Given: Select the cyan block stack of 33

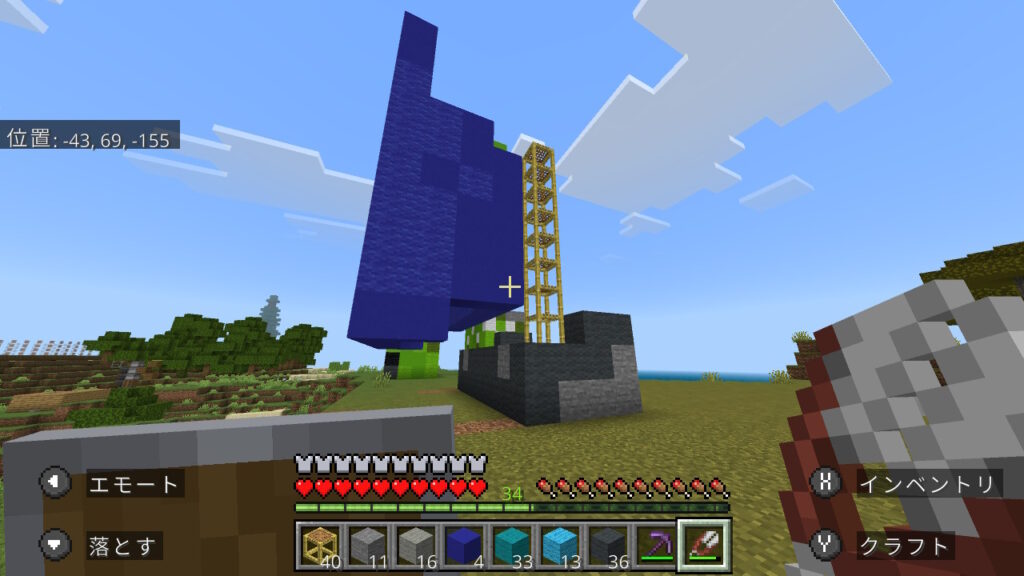Looking at the screenshot, I should (x=511, y=546).
